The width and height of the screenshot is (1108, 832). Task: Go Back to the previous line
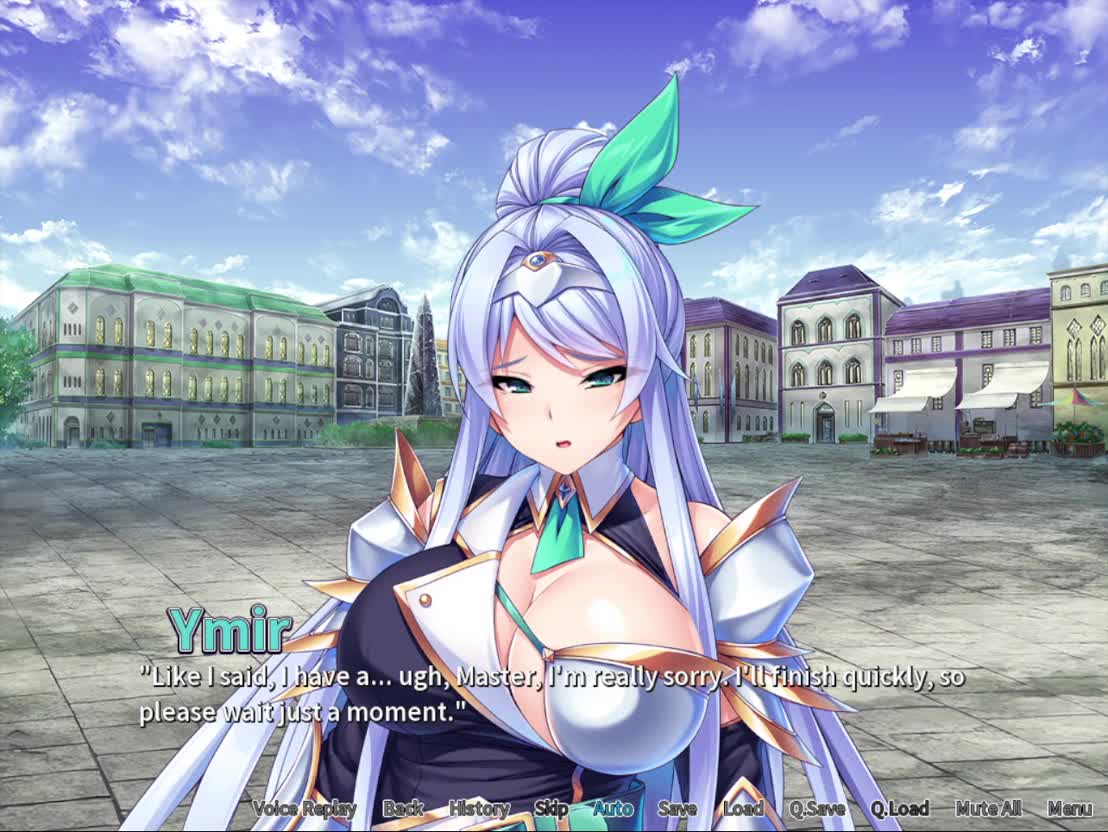coord(403,808)
